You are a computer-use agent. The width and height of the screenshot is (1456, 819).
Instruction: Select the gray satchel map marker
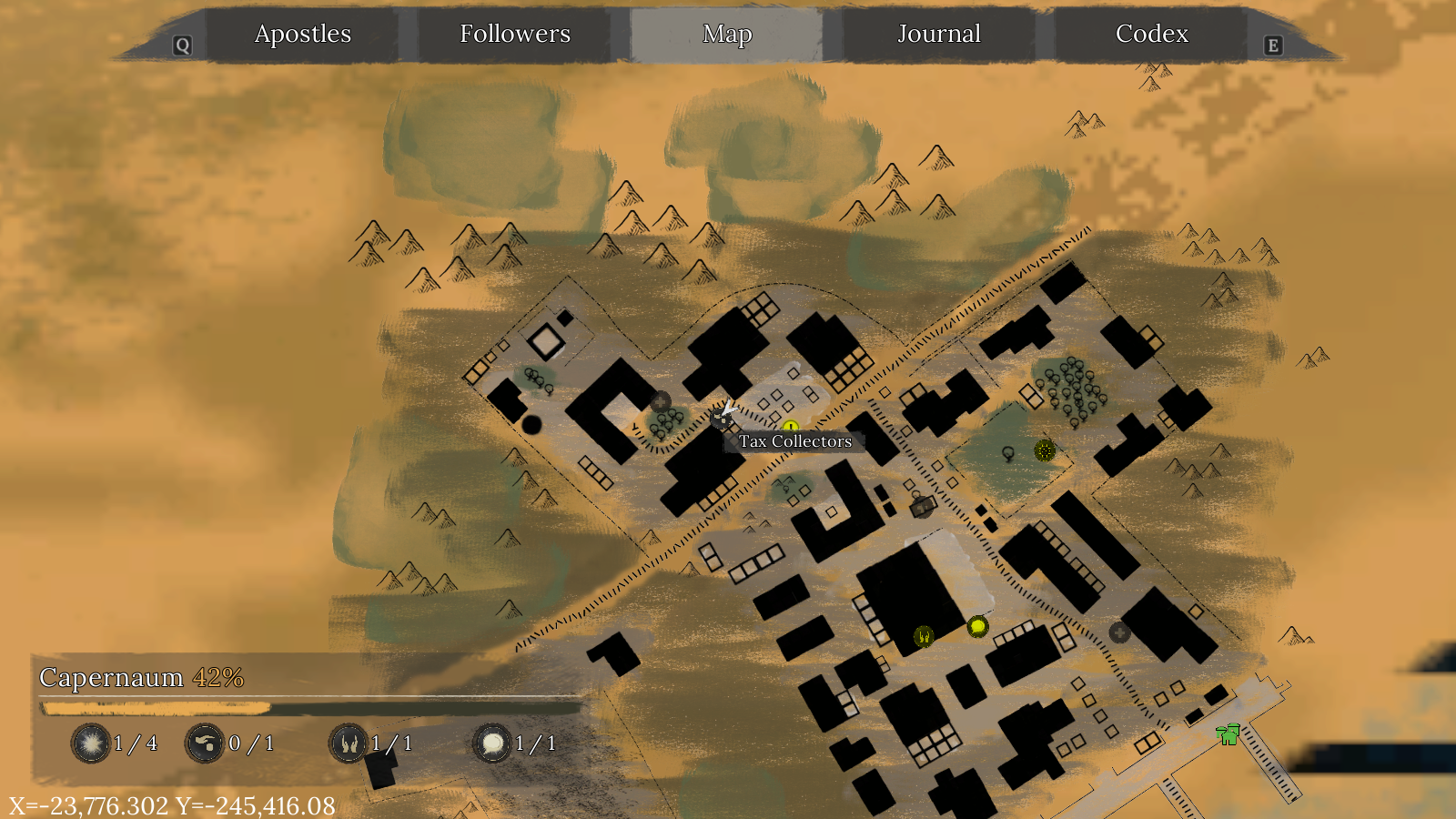click(x=922, y=507)
